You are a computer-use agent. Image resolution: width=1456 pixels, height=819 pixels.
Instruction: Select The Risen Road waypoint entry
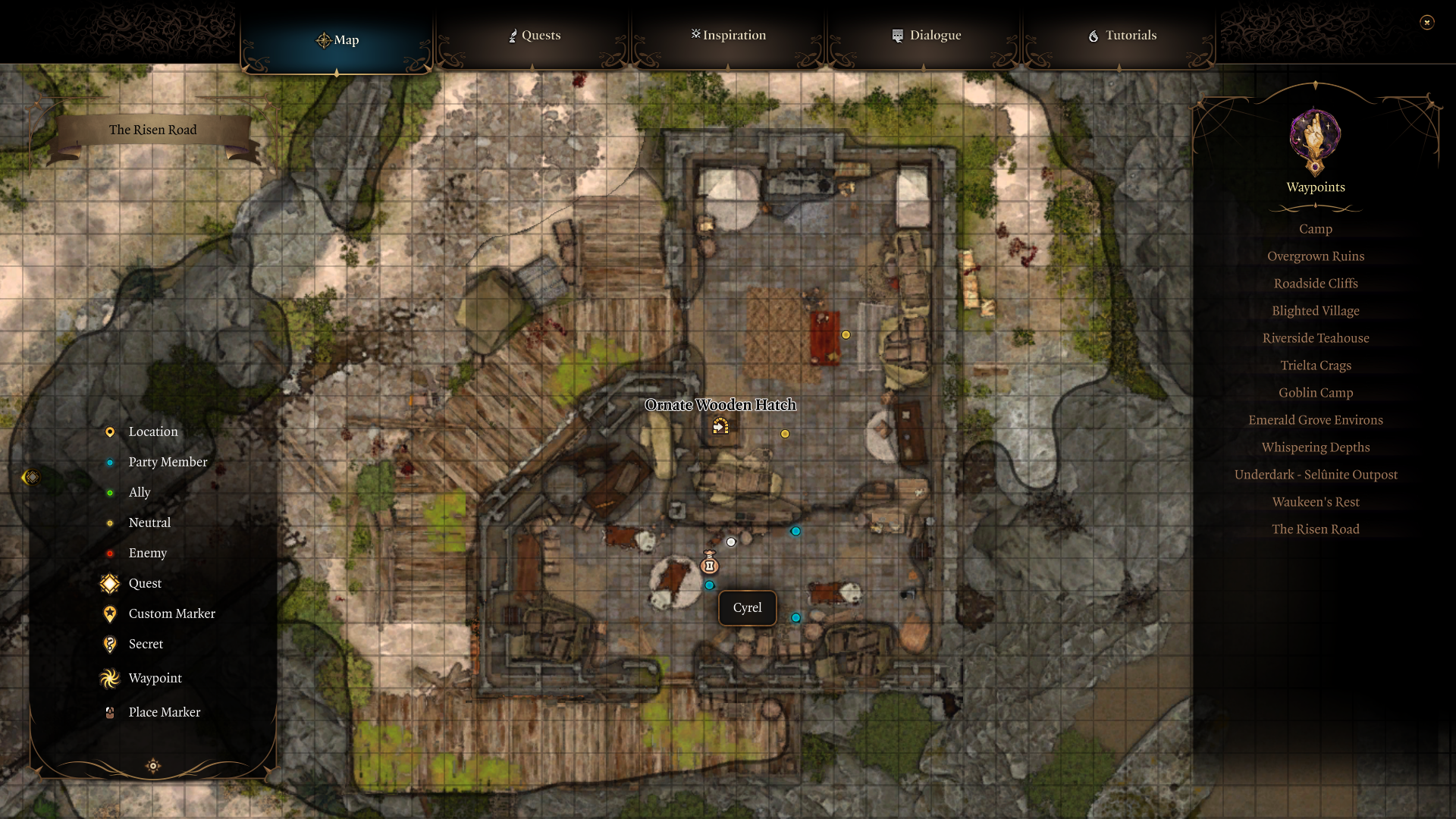(x=1315, y=529)
